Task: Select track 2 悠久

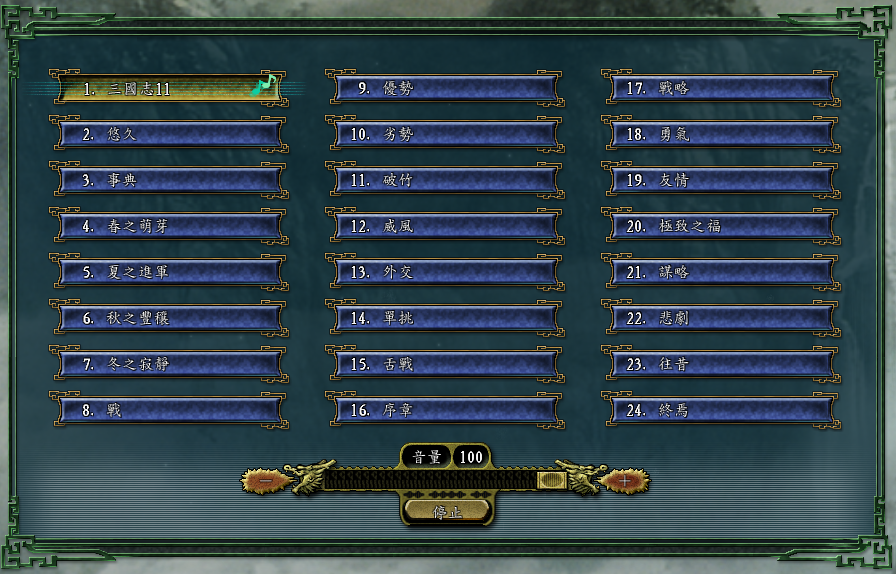Action: 168,134
